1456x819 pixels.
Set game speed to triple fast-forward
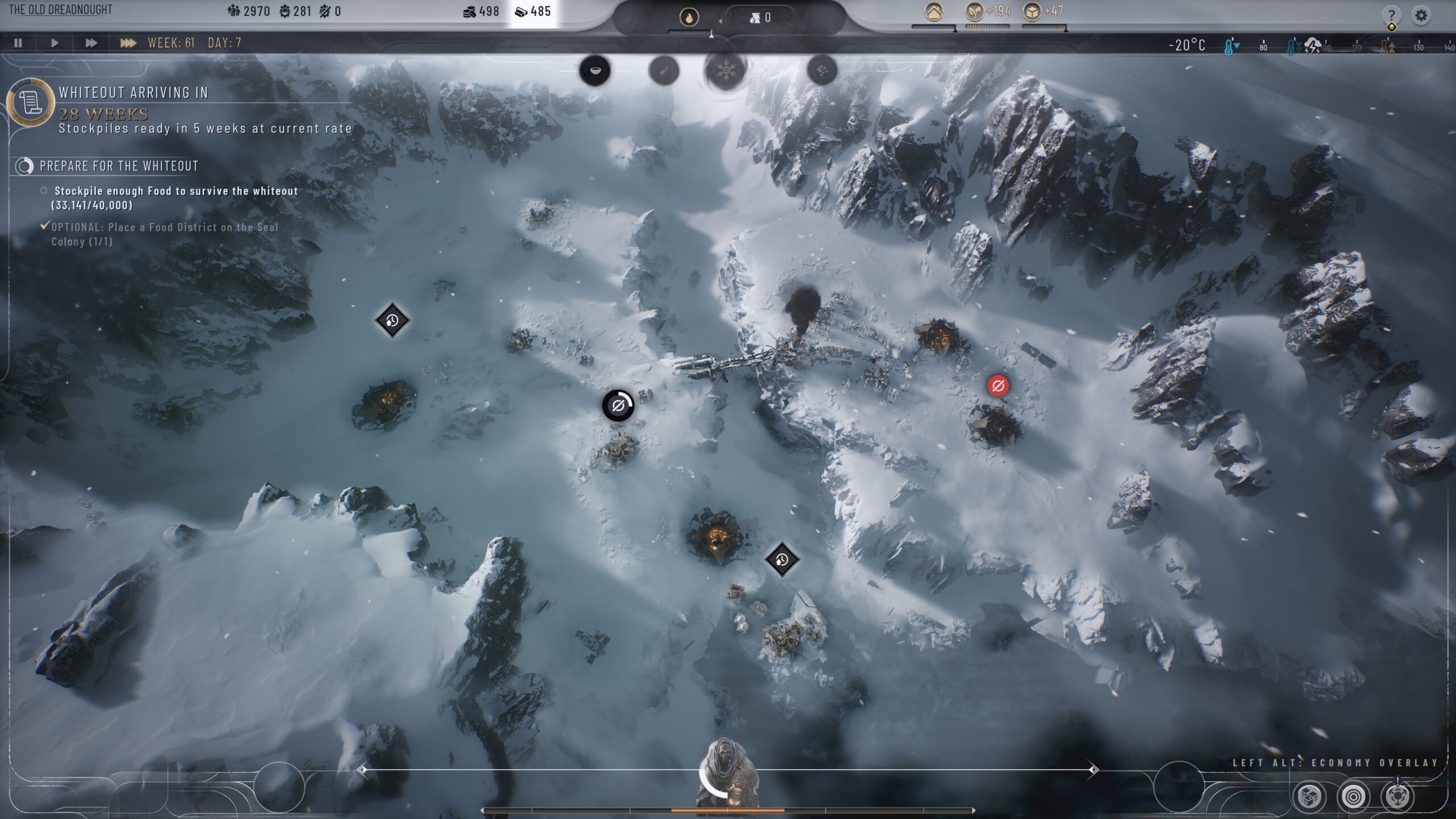point(128,43)
